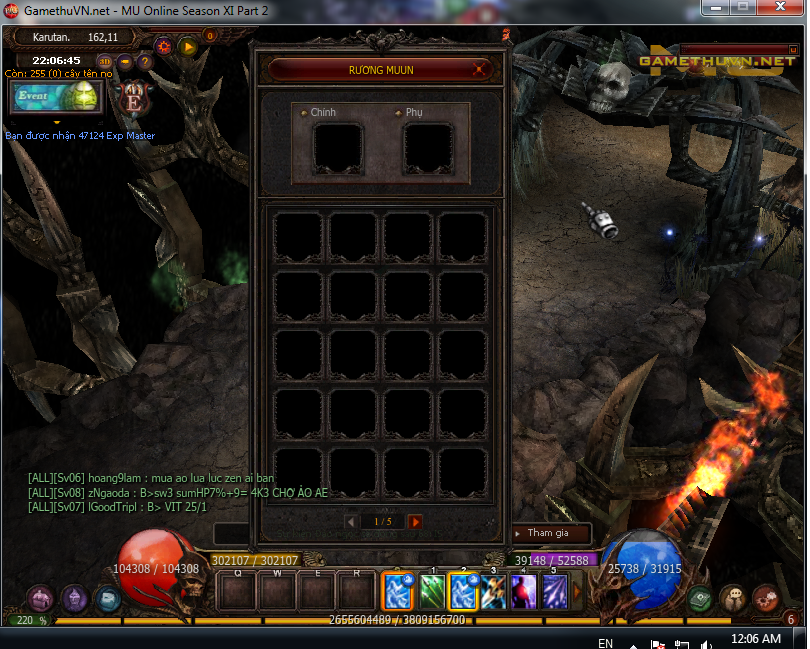Select the green arrows skill in slot 1
The height and width of the screenshot is (649, 810).
pyautogui.click(x=432, y=591)
